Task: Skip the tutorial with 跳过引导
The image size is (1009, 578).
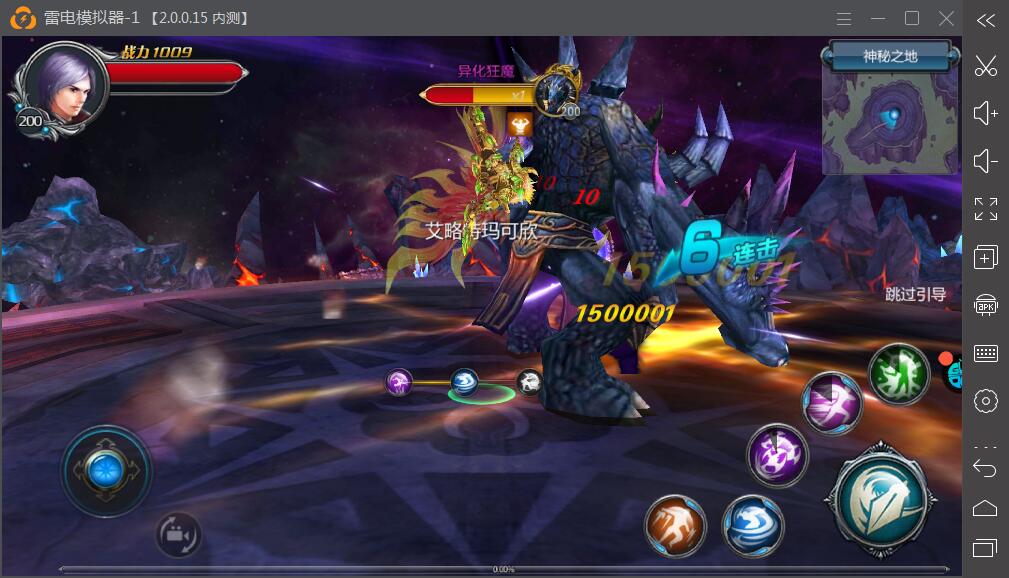Action: (915, 294)
